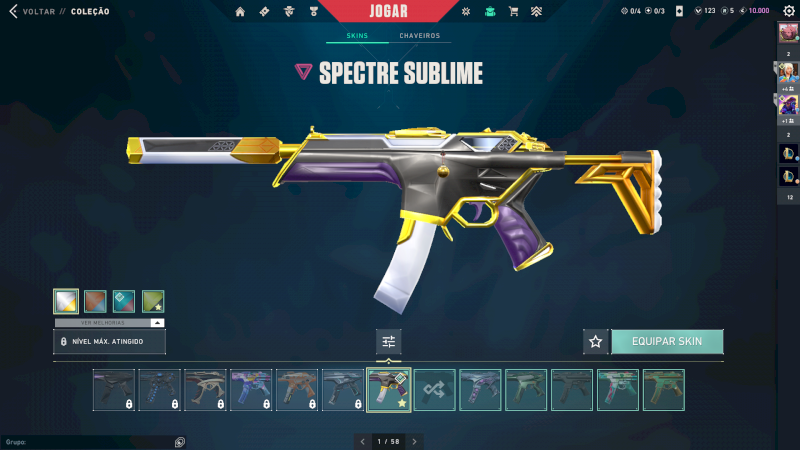The height and width of the screenshot is (450, 800).
Task: Select the locked blue-purple Spectre skin thumbnail
Action: 251,390
